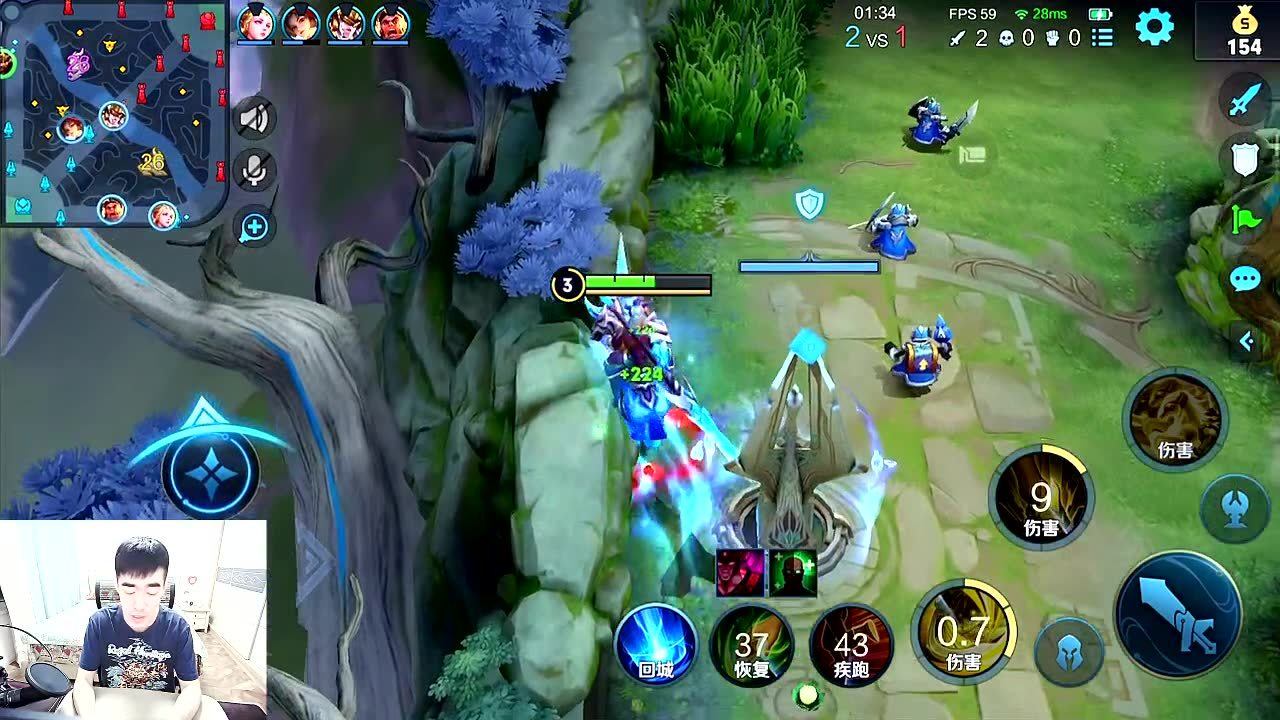
Task: Open the gold shop showing 154
Action: pyautogui.click(x=1243, y=33)
